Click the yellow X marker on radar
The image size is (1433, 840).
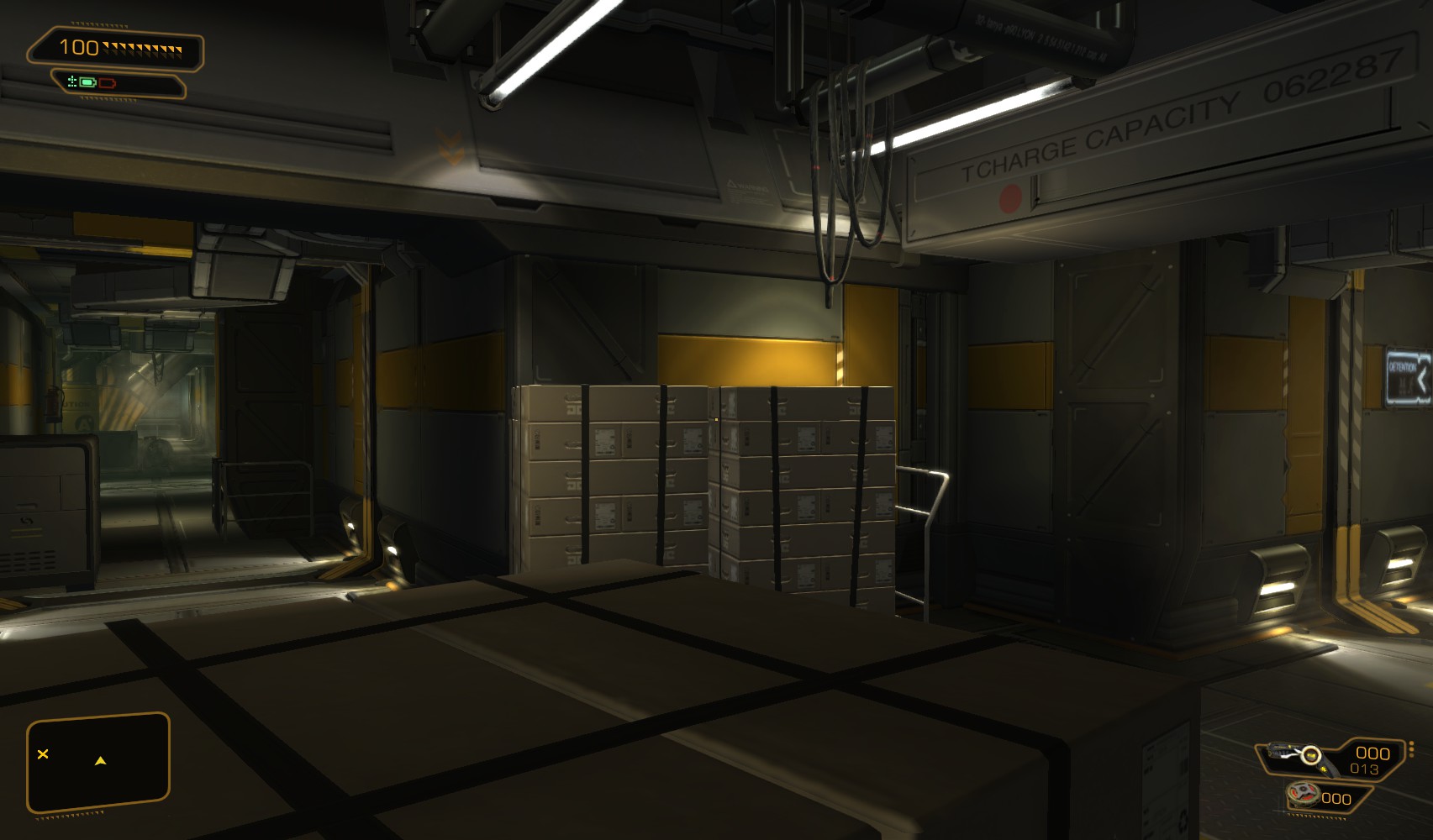click(43, 754)
